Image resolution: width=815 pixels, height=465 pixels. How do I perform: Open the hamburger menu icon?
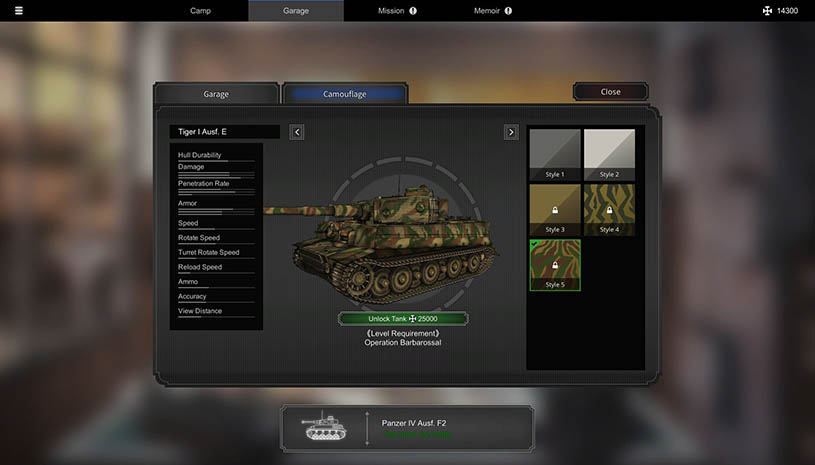click(18, 11)
